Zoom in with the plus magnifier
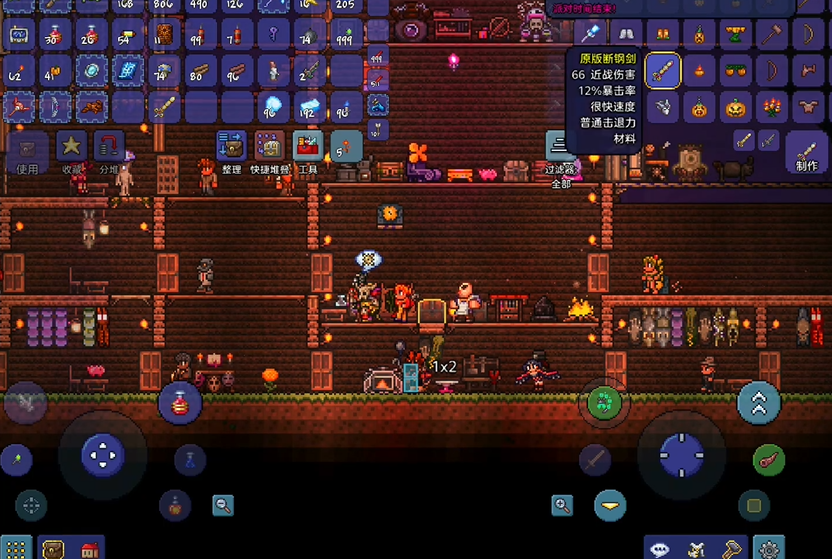This screenshot has height=559, width=832. point(562,506)
